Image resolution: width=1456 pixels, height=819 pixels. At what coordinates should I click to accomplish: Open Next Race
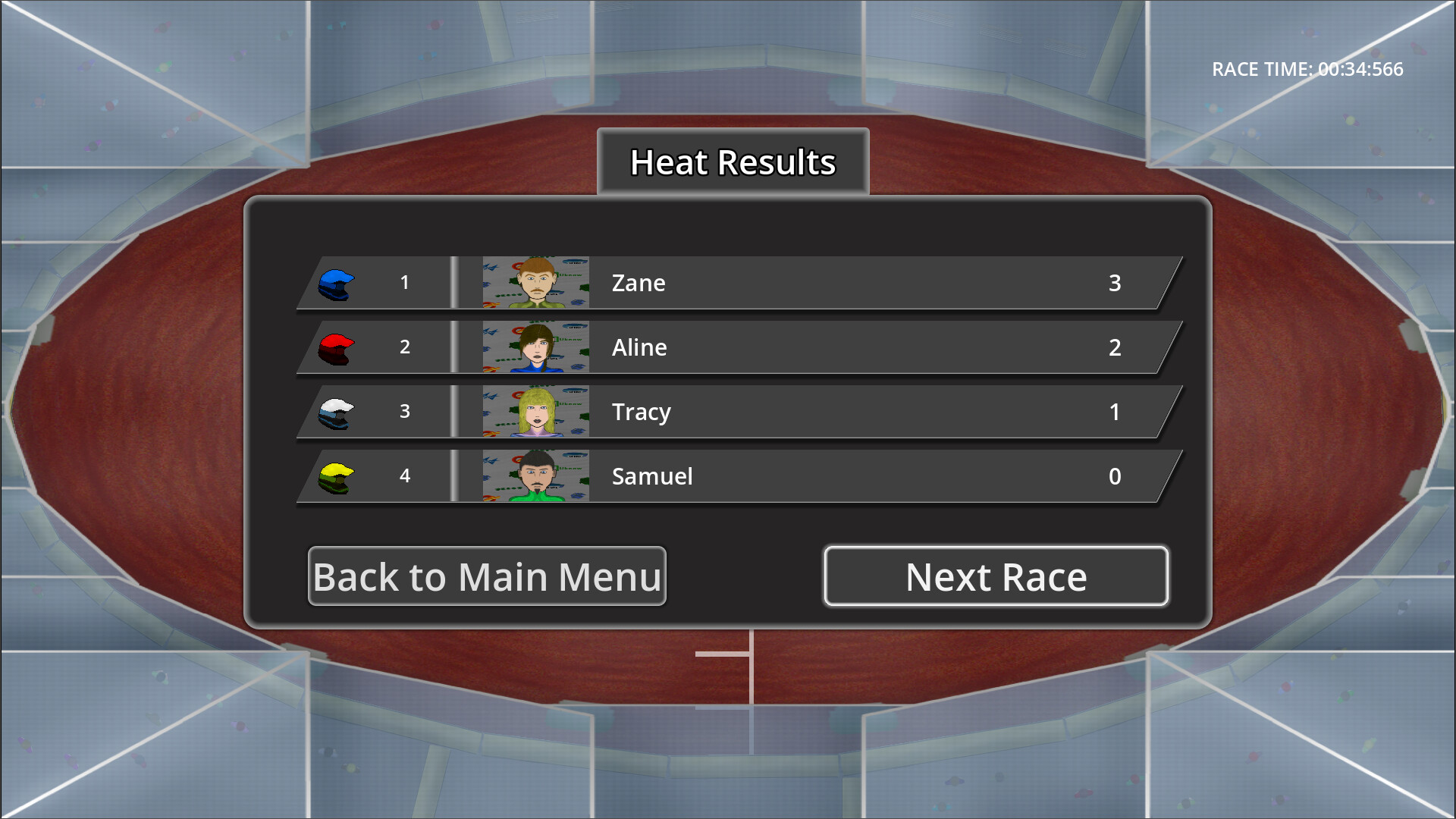(996, 576)
